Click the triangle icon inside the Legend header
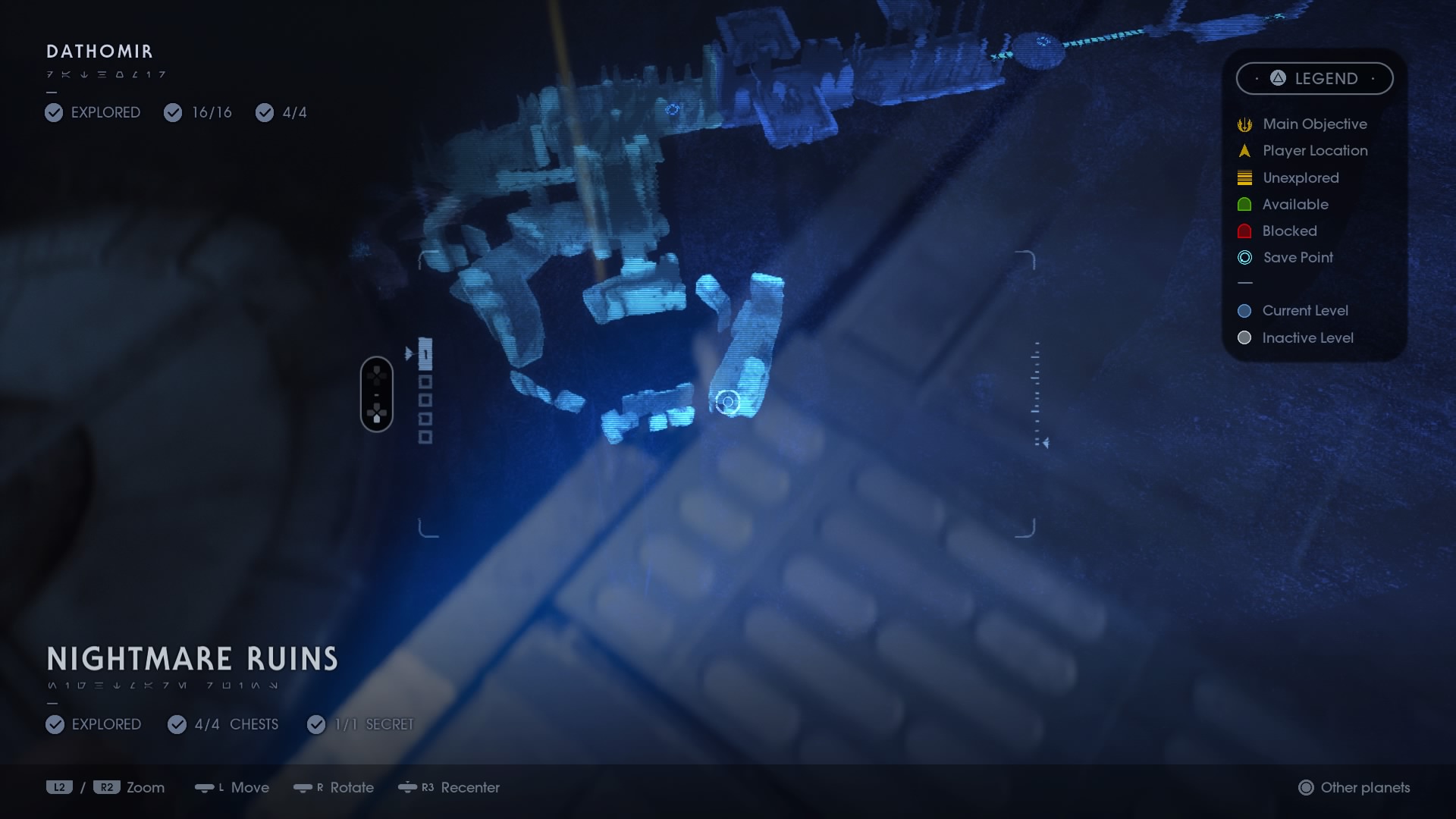This screenshot has width=1456, height=819. (x=1276, y=78)
